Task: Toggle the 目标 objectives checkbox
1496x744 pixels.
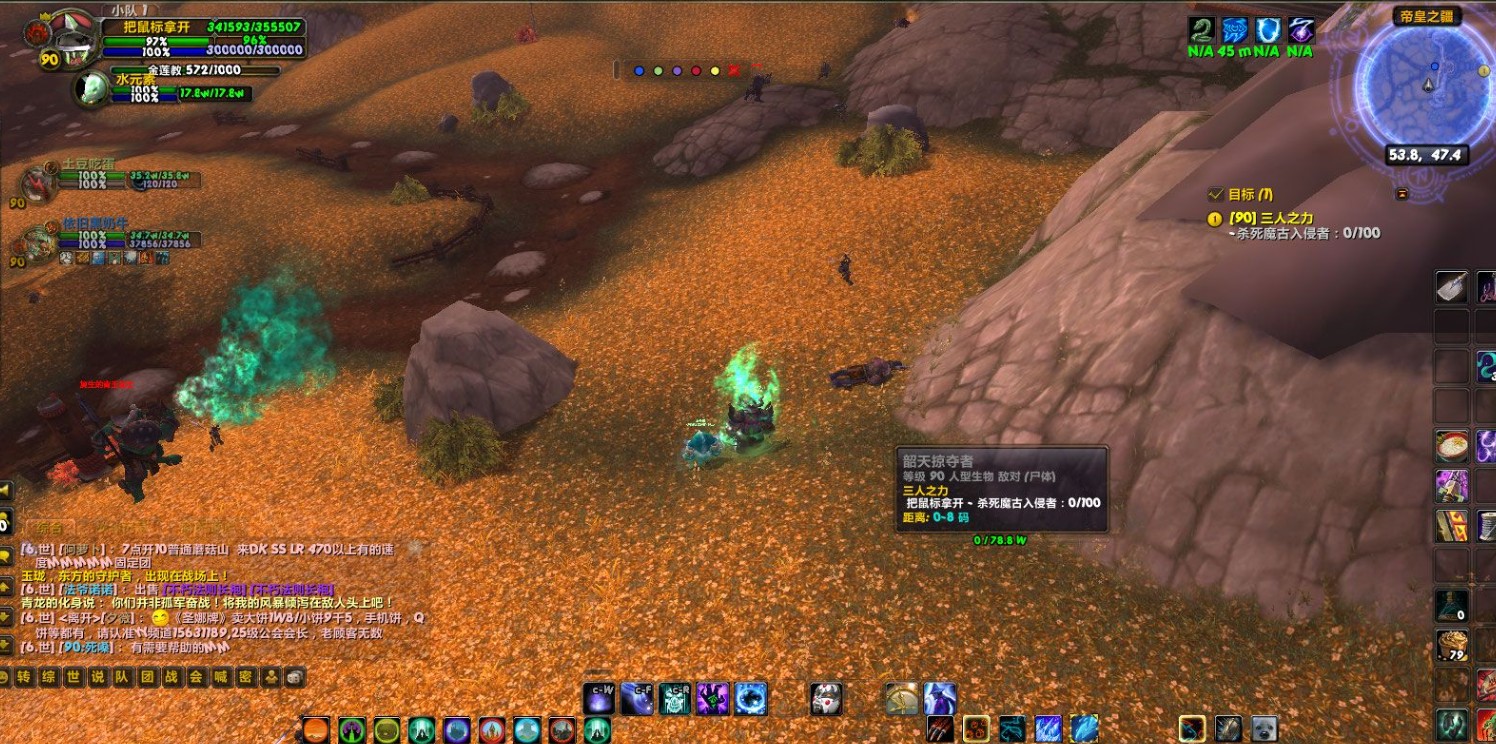Action: coord(1216,194)
